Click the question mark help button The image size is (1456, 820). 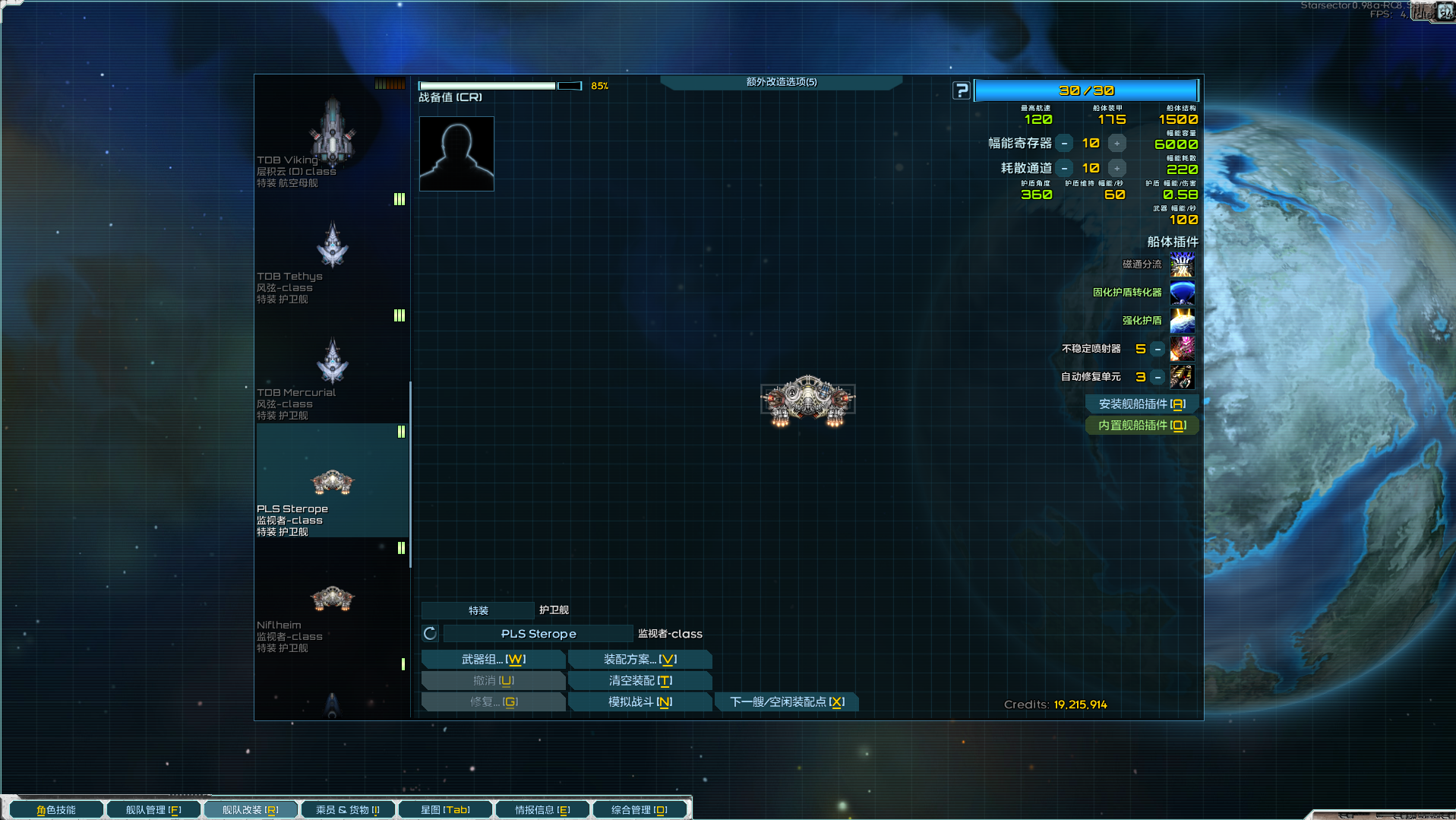[x=962, y=91]
